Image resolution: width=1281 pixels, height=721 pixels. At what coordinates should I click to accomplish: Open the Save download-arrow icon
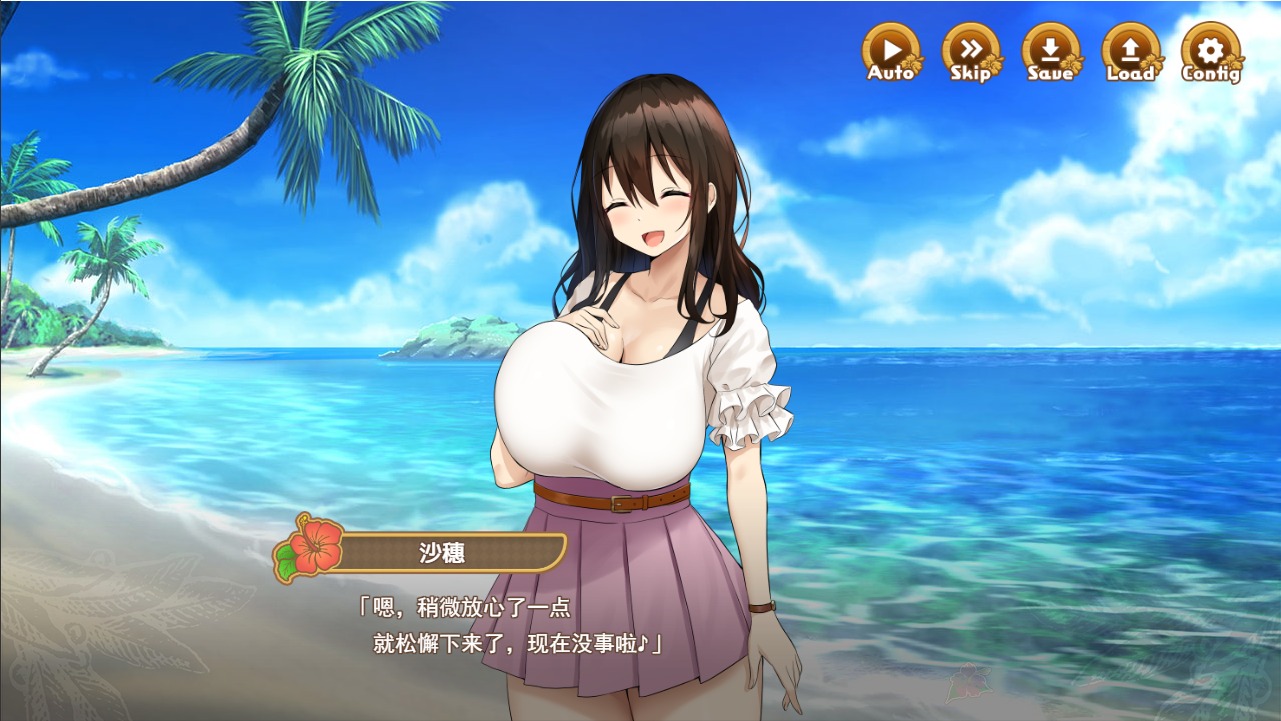point(1050,50)
